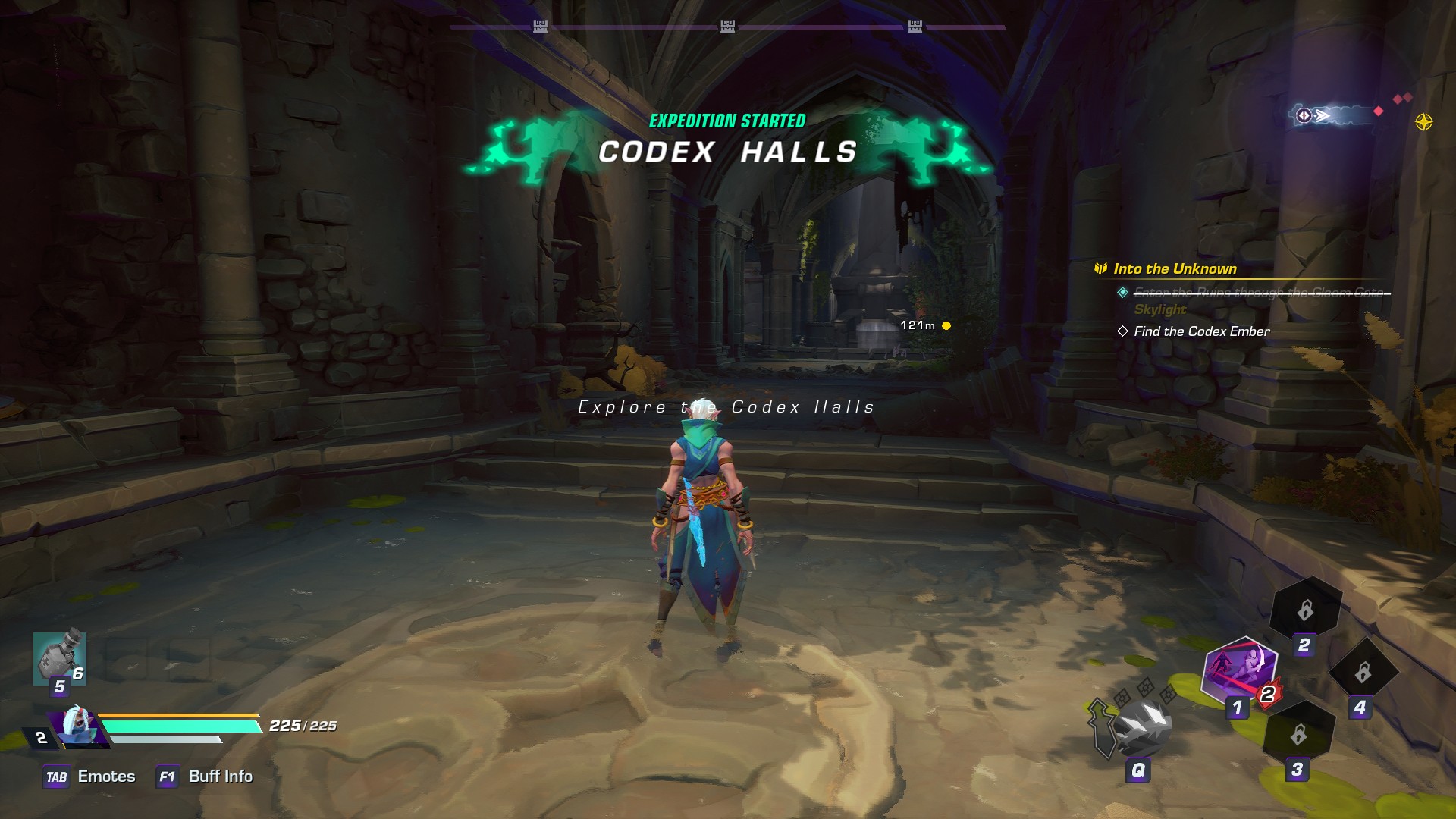1456x819 pixels.
Task: Select the healing potion flask slot
Action: point(59,658)
